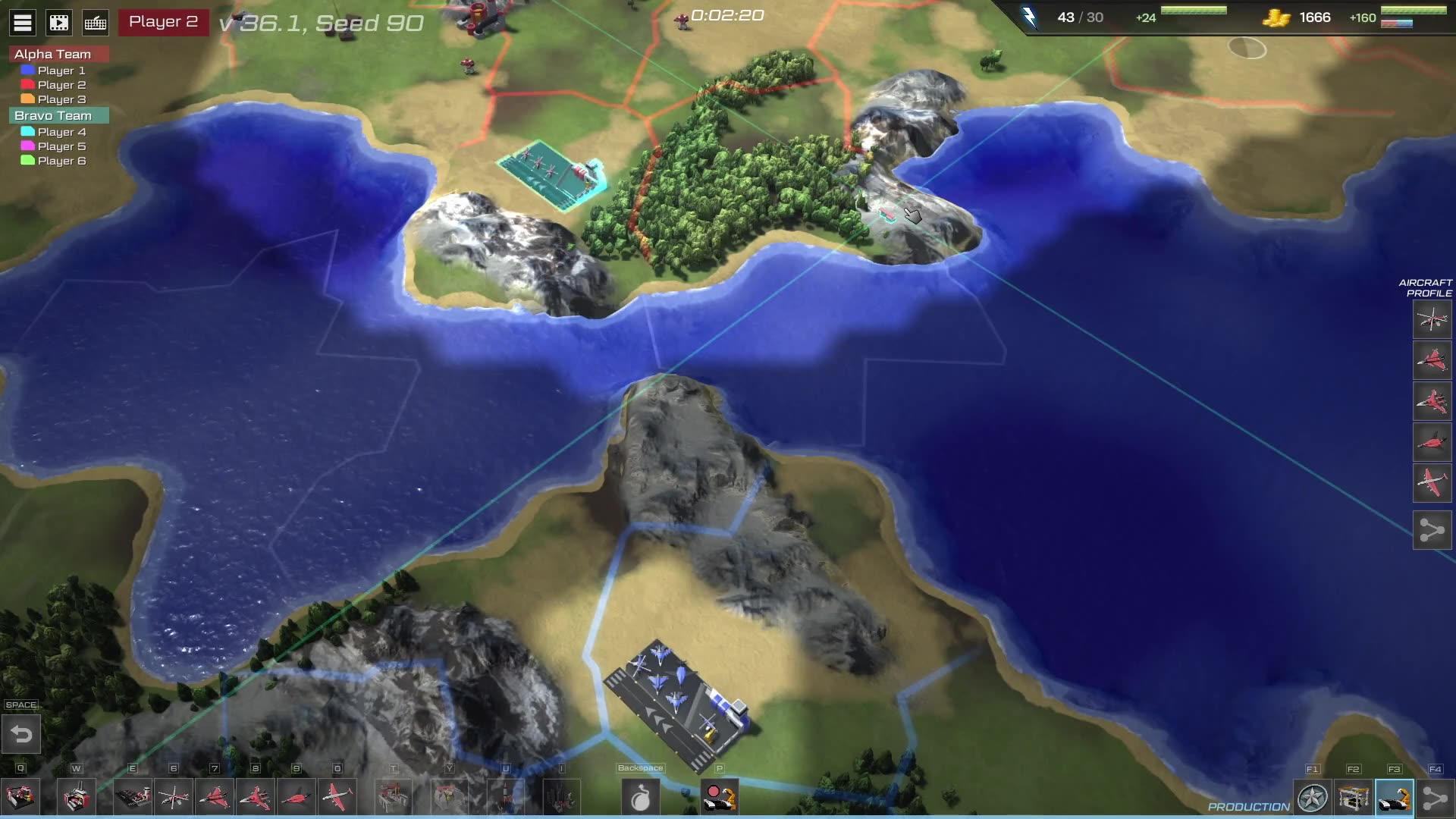The image size is (1456, 819).
Task: Build the helicopter from the bottom production bar
Action: [174, 798]
